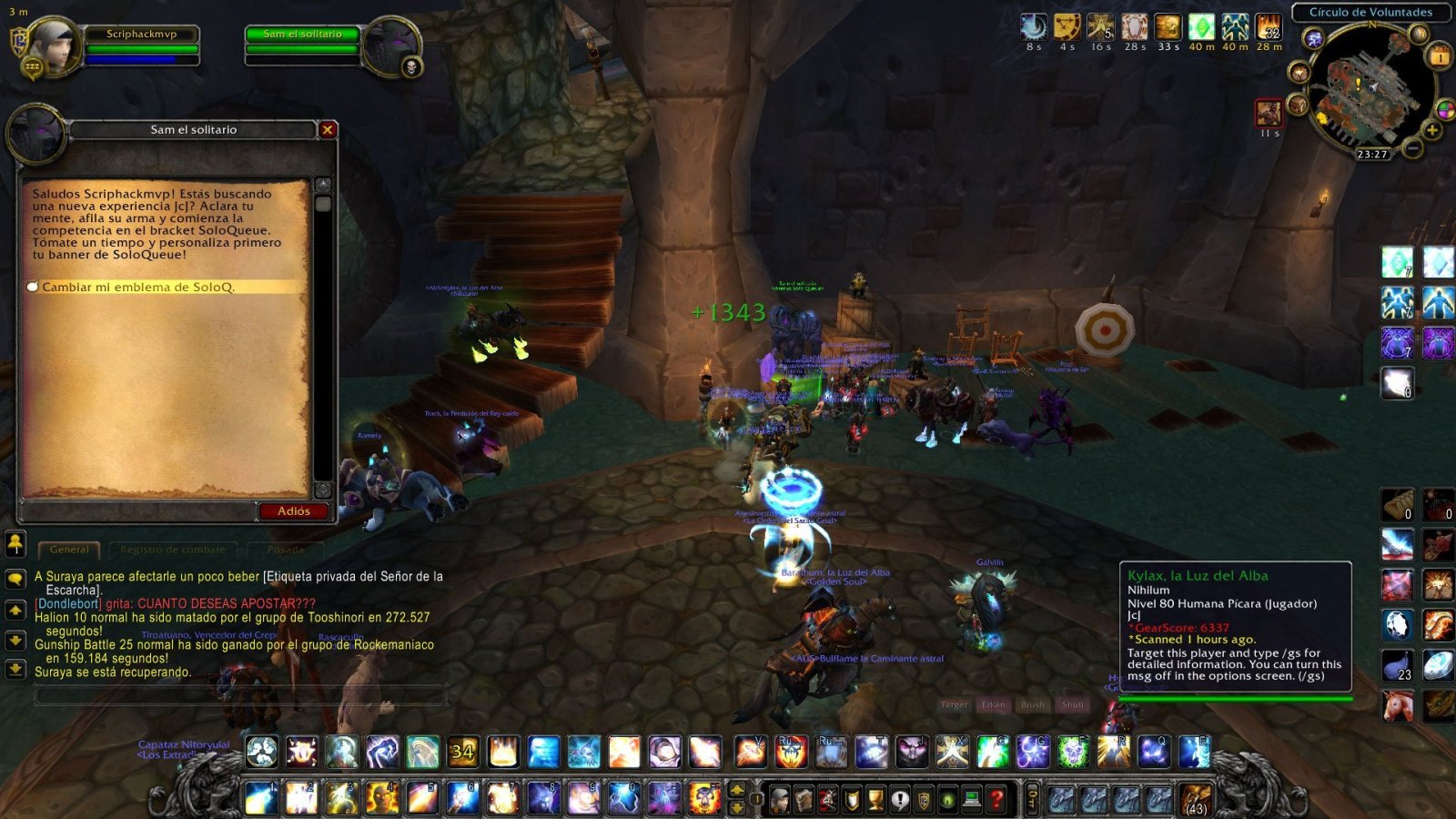Click the red question mark help icon
The width and height of the screenshot is (1456, 819).
(x=996, y=800)
